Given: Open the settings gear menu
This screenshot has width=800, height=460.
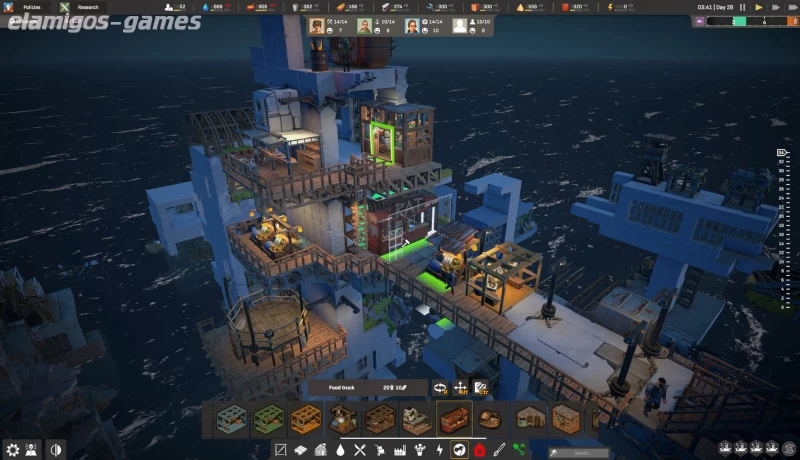Looking at the screenshot, I should (x=12, y=450).
